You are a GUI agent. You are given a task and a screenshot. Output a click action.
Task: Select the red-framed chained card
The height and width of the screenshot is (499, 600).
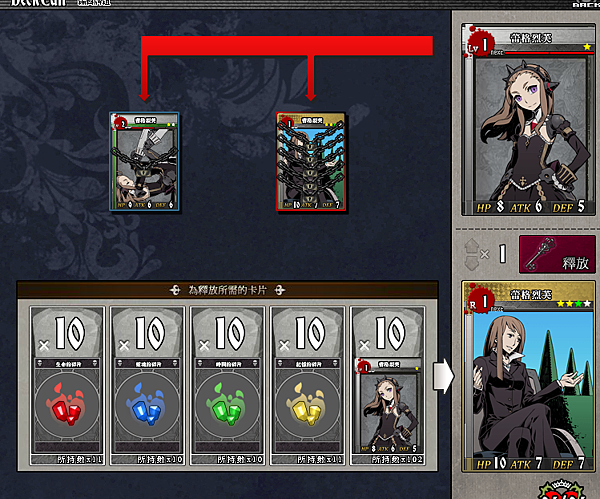[x=311, y=162]
